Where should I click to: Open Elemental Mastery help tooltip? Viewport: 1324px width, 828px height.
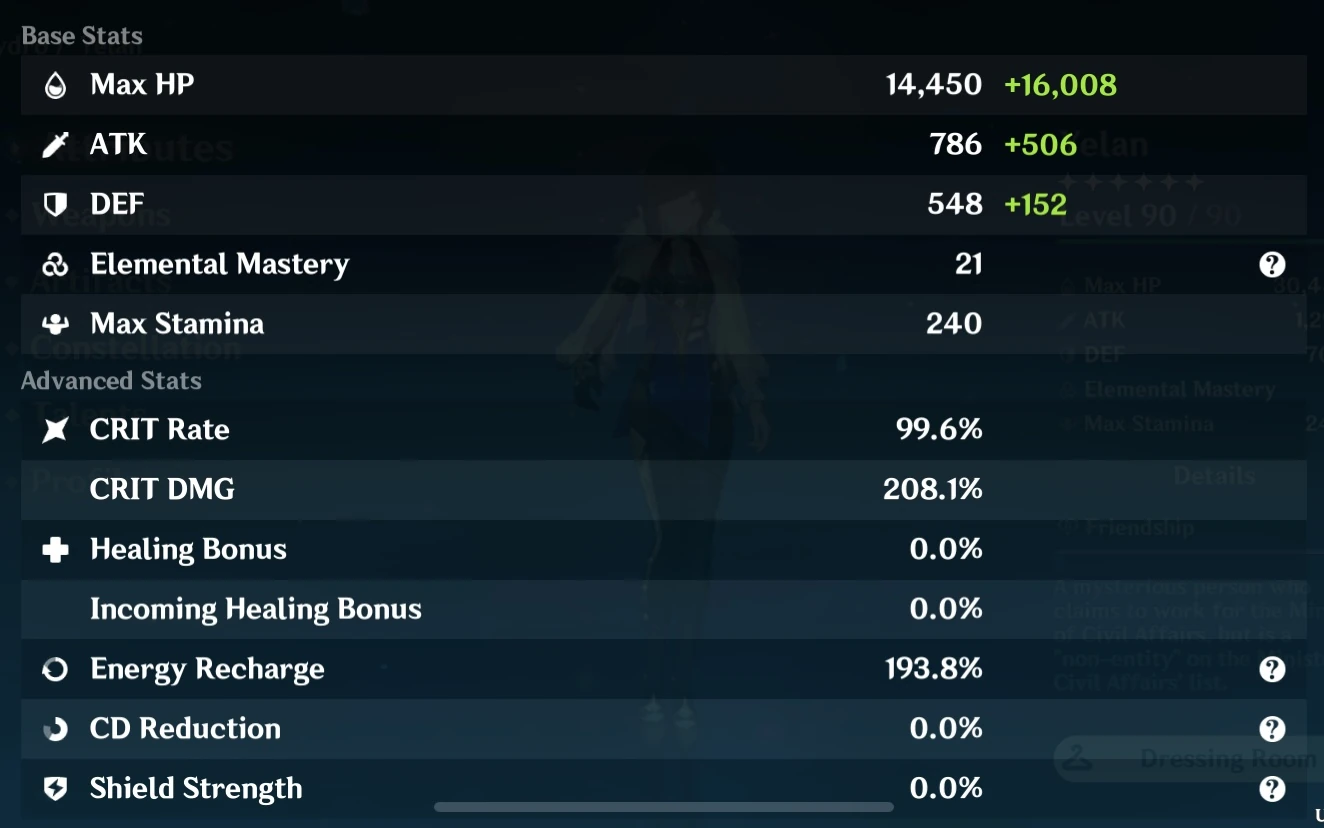pos(1272,264)
